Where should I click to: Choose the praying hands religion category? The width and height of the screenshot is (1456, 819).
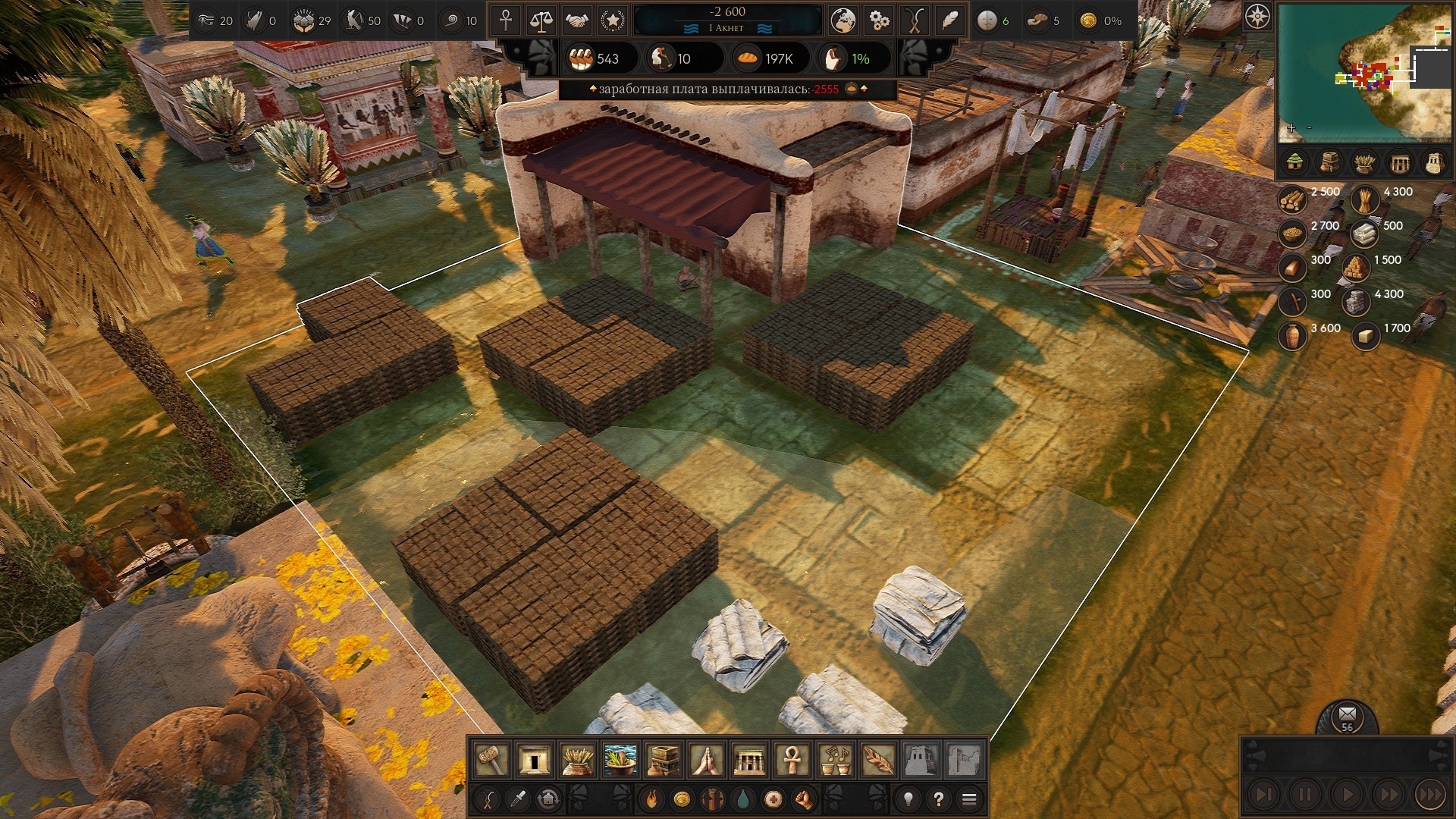click(x=707, y=760)
